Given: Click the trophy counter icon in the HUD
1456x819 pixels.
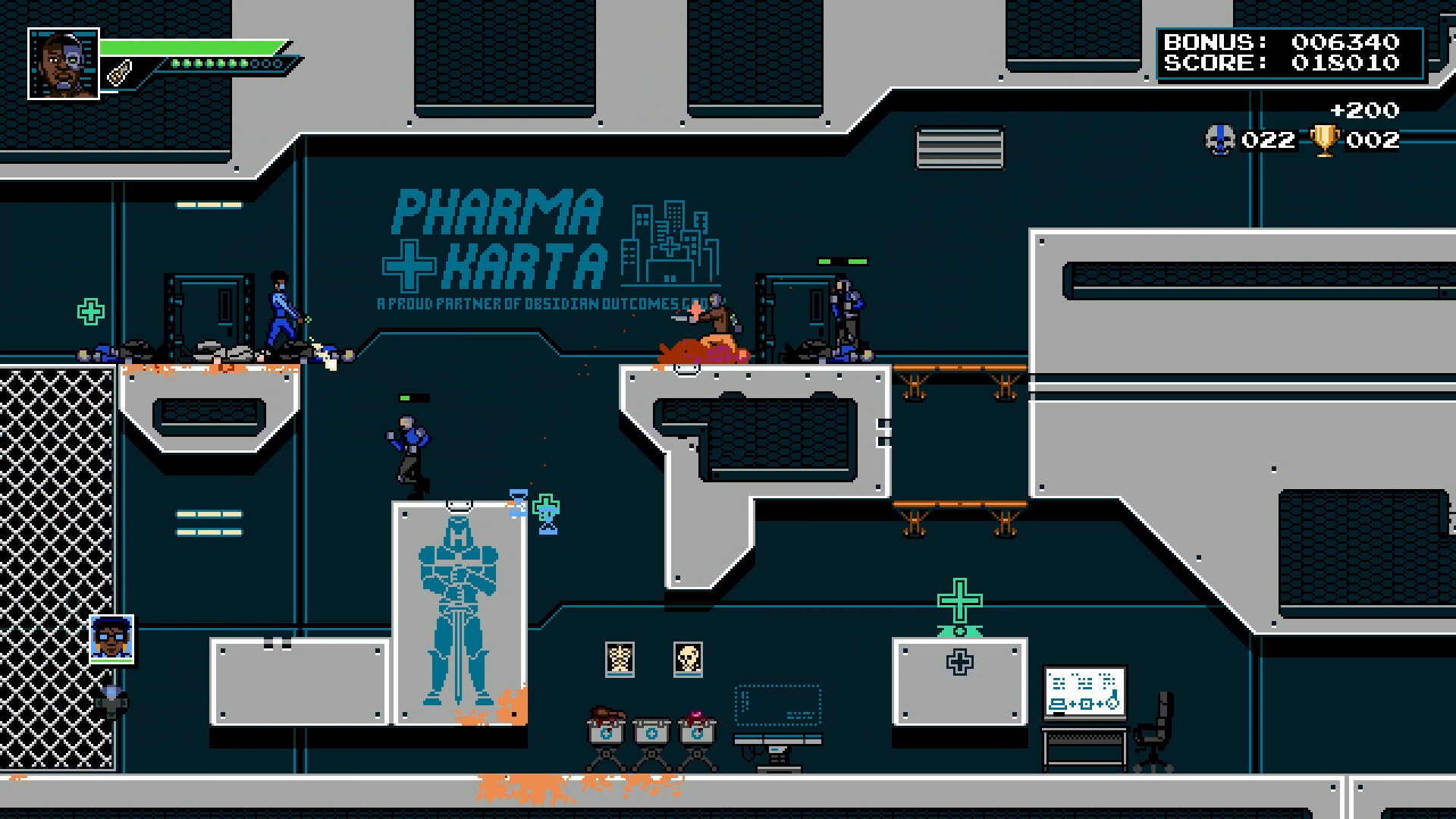Looking at the screenshot, I should 1323,140.
